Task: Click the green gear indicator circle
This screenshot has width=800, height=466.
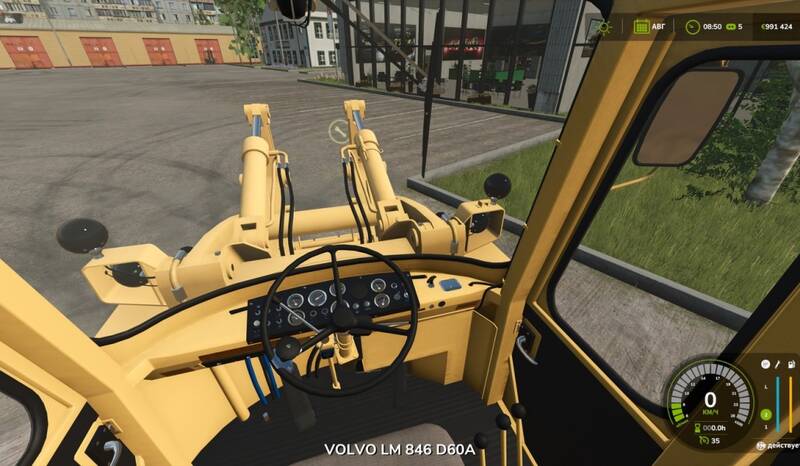Action: [766, 414]
